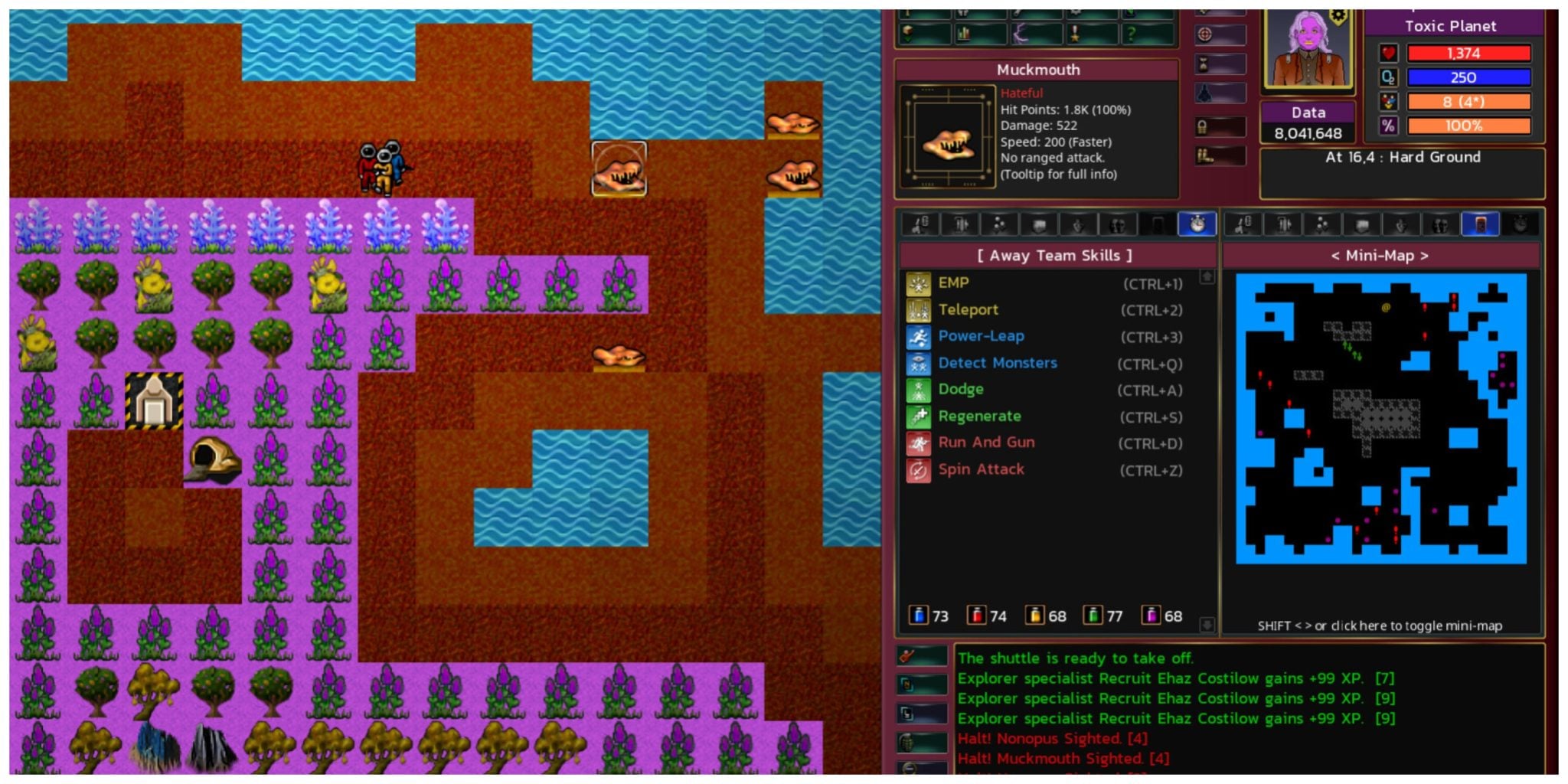Use the green potion vial
1568x784 pixels.
(x=1093, y=616)
